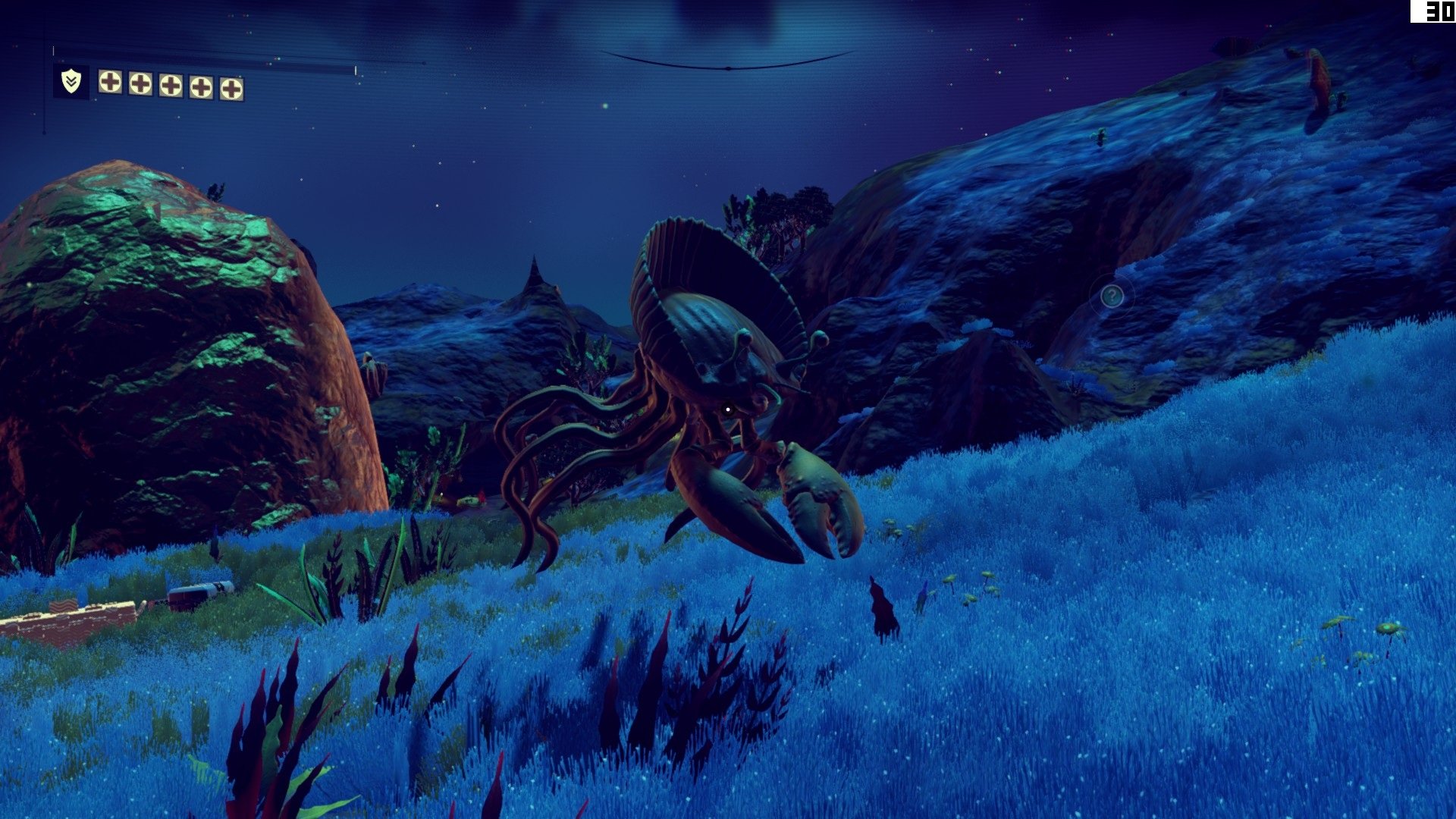The width and height of the screenshot is (1456, 819).
Task: Select the middle health cross icon
Action: click(171, 85)
